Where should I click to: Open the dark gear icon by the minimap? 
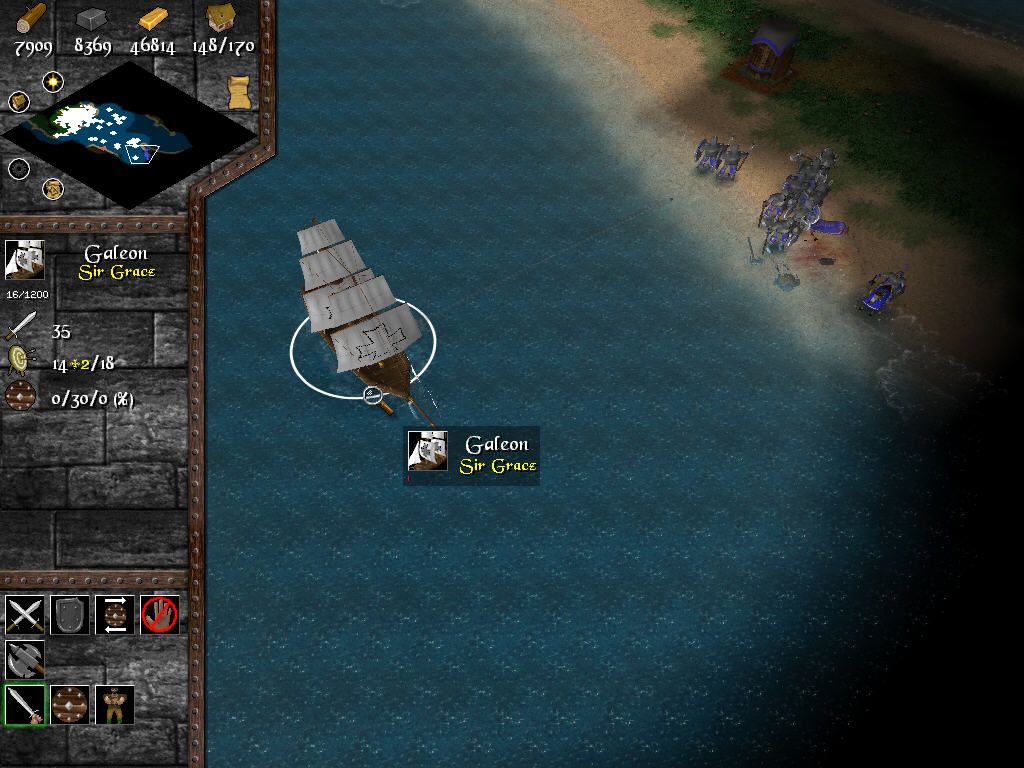click(19, 168)
